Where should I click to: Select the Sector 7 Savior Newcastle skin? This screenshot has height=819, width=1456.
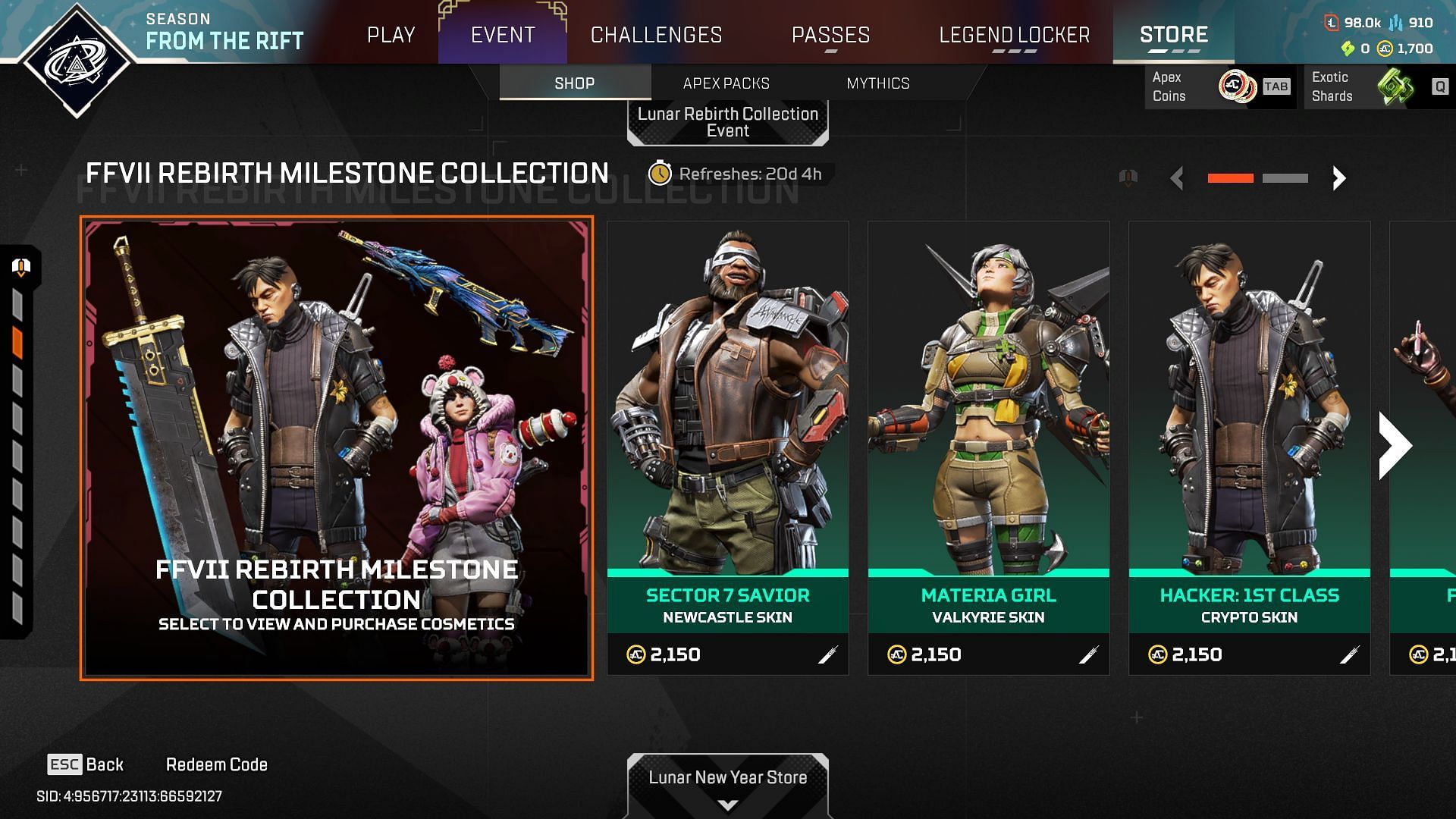[727, 447]
